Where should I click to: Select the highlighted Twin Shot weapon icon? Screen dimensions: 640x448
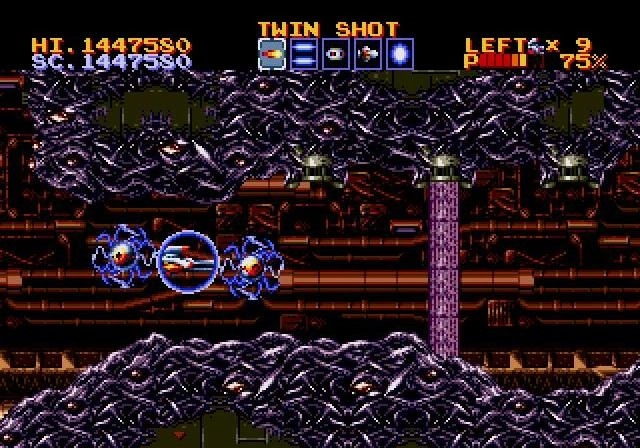coord(272,54)
